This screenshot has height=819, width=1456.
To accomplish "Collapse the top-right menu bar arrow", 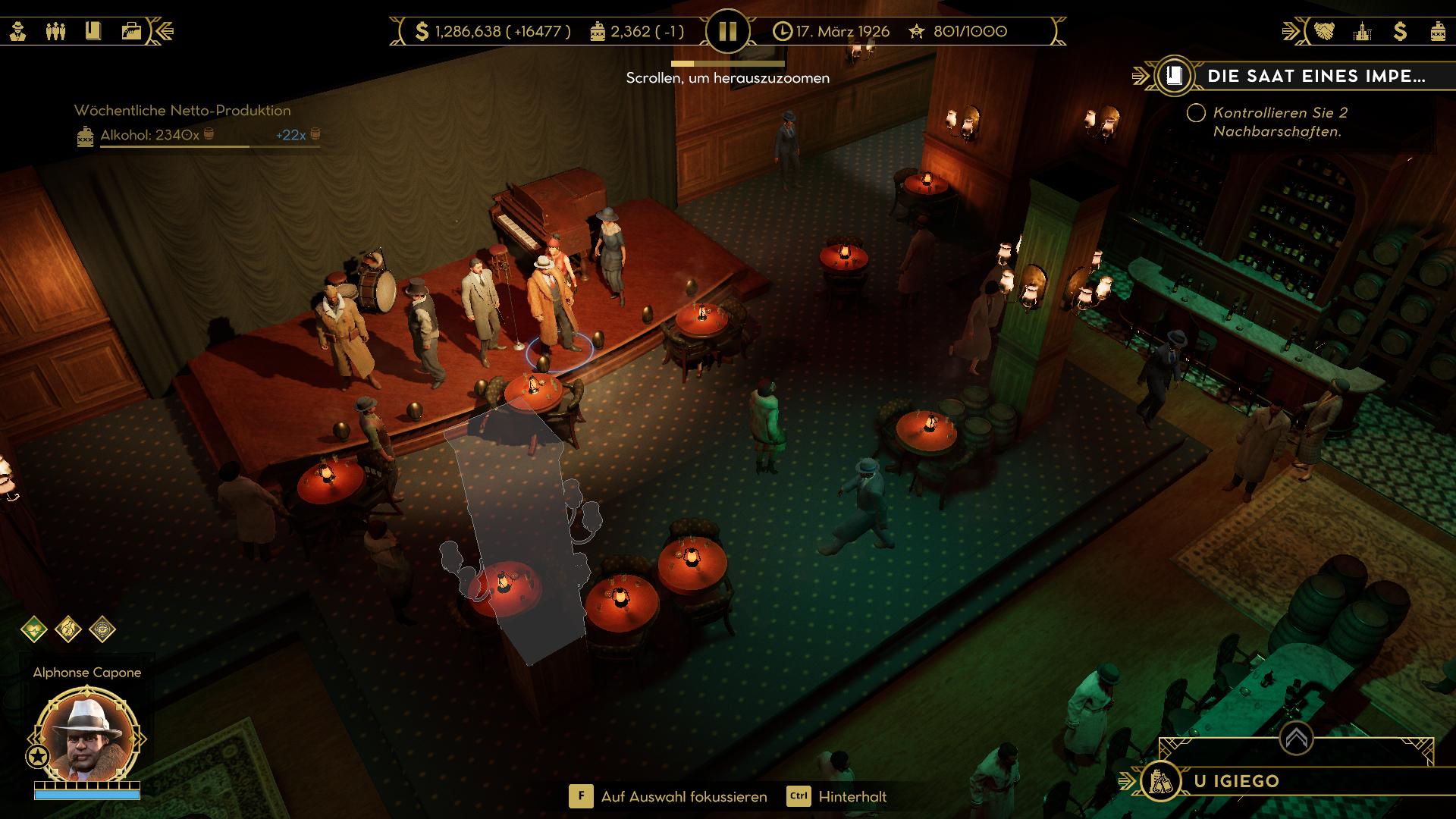I will coord(1291,31).
